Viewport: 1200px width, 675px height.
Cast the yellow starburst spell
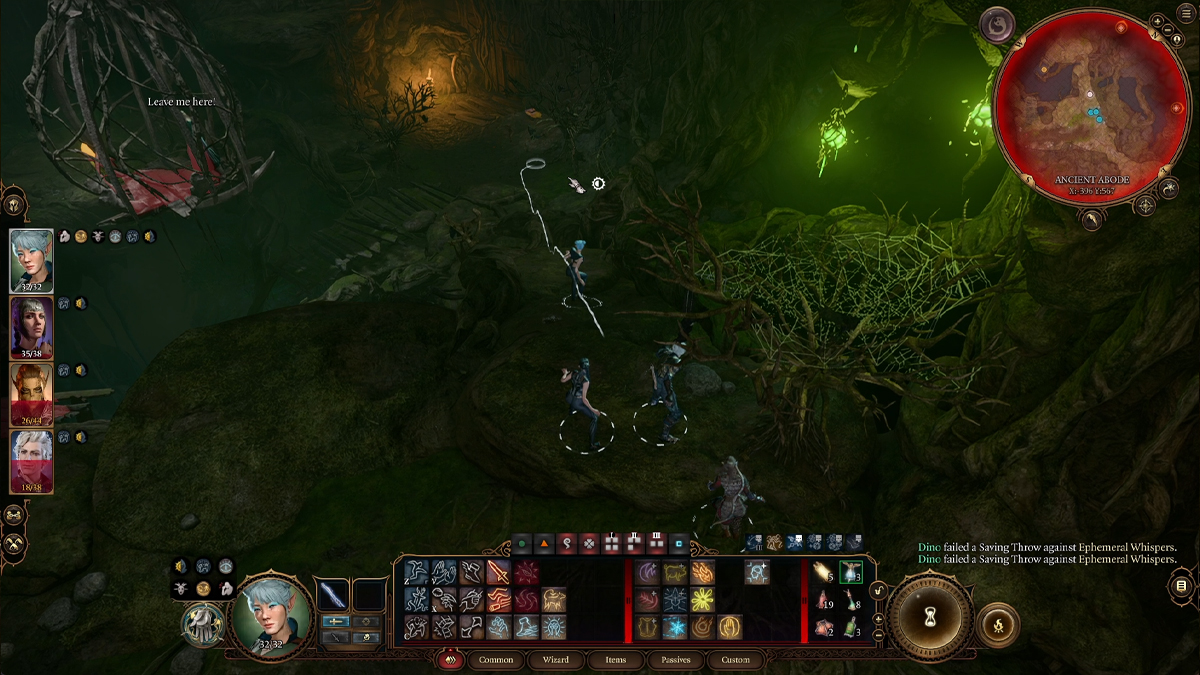click(703, 600)
